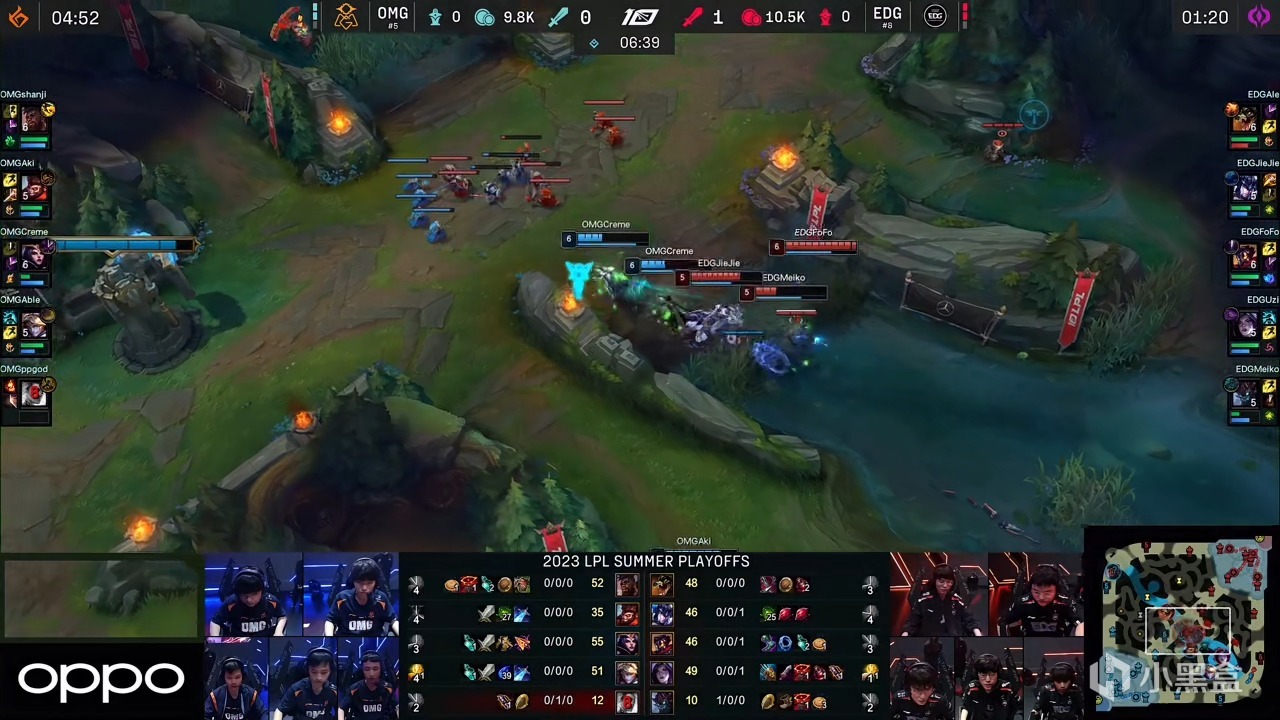Click EDG's red kill sword icon
Image resolution: width=1280 pixels, height=720 pixels.
(694, 17)
